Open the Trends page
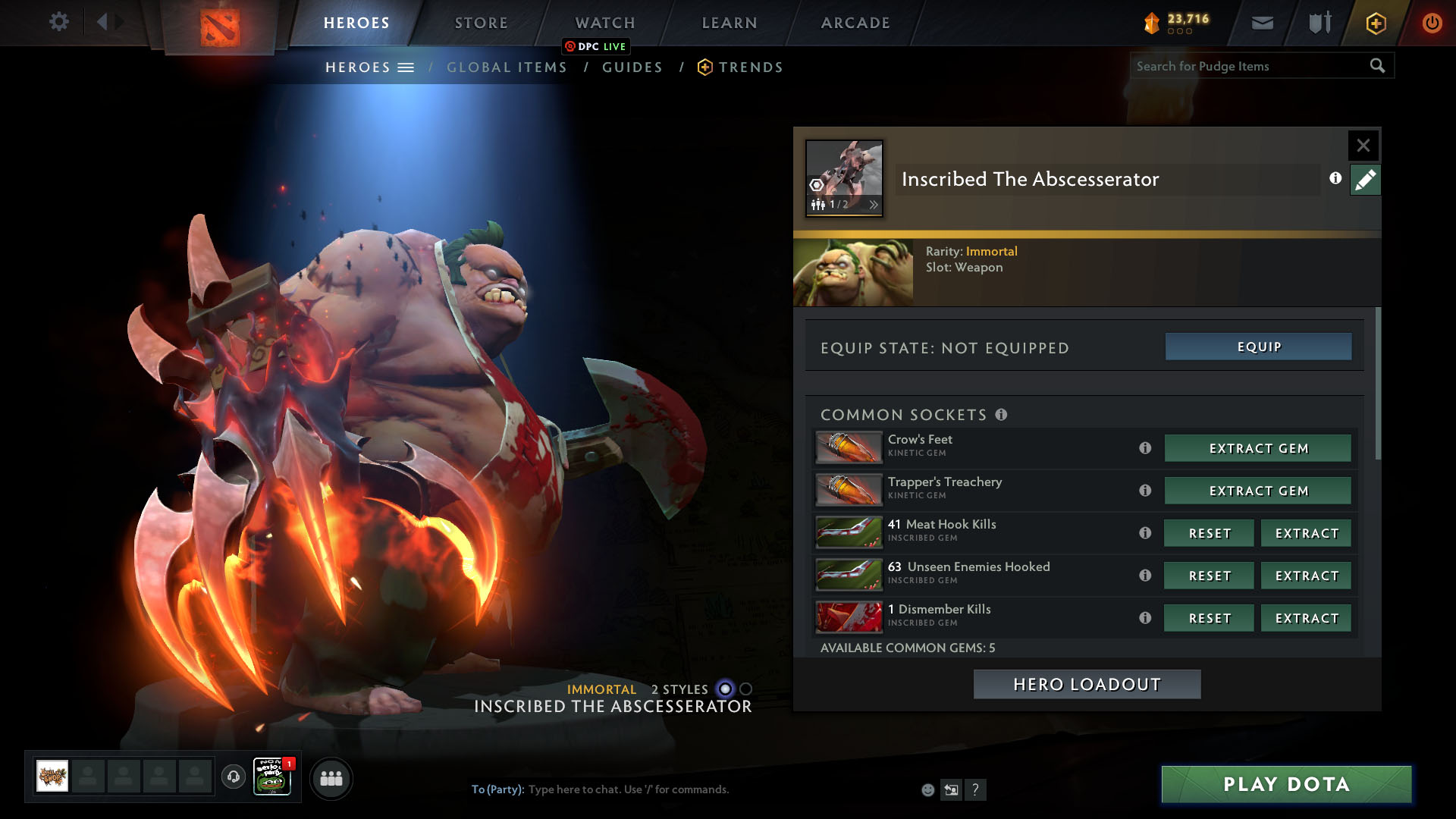Image resolution: width=1456 pixels, height=819 pixels. [x=750, y=67]
